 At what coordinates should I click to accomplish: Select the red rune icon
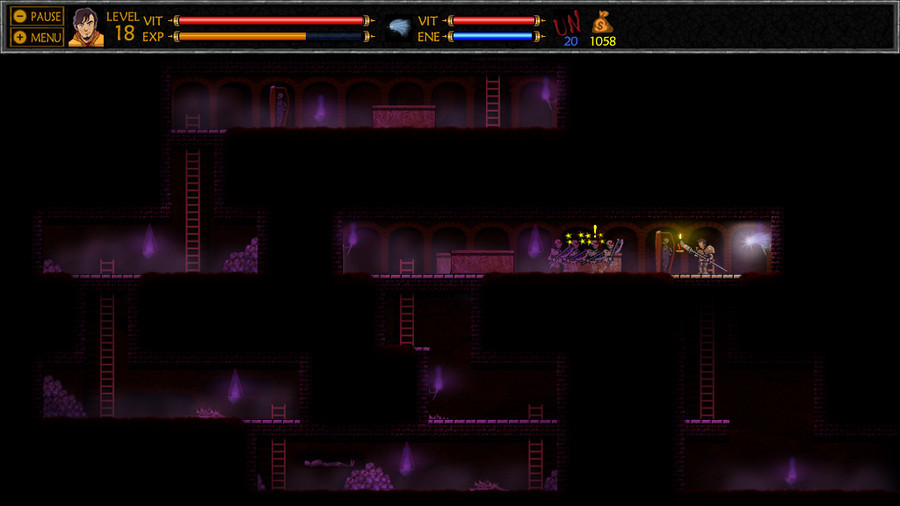coord(568,23)
